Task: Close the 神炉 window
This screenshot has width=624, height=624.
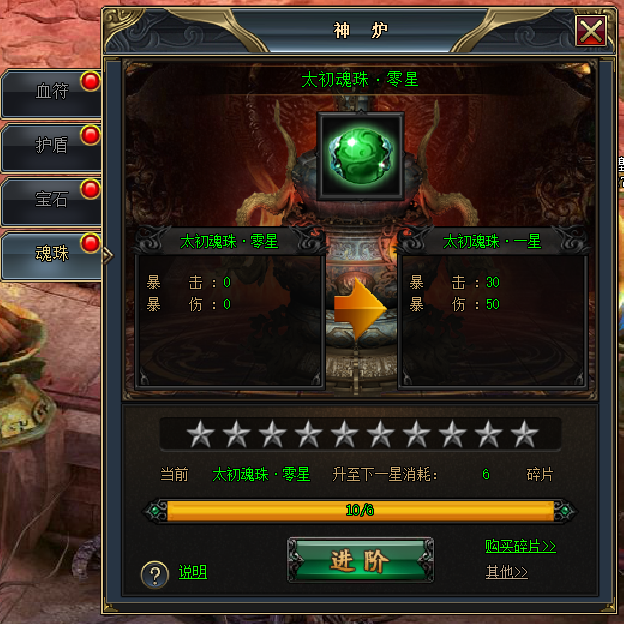Action: [591, 31]
